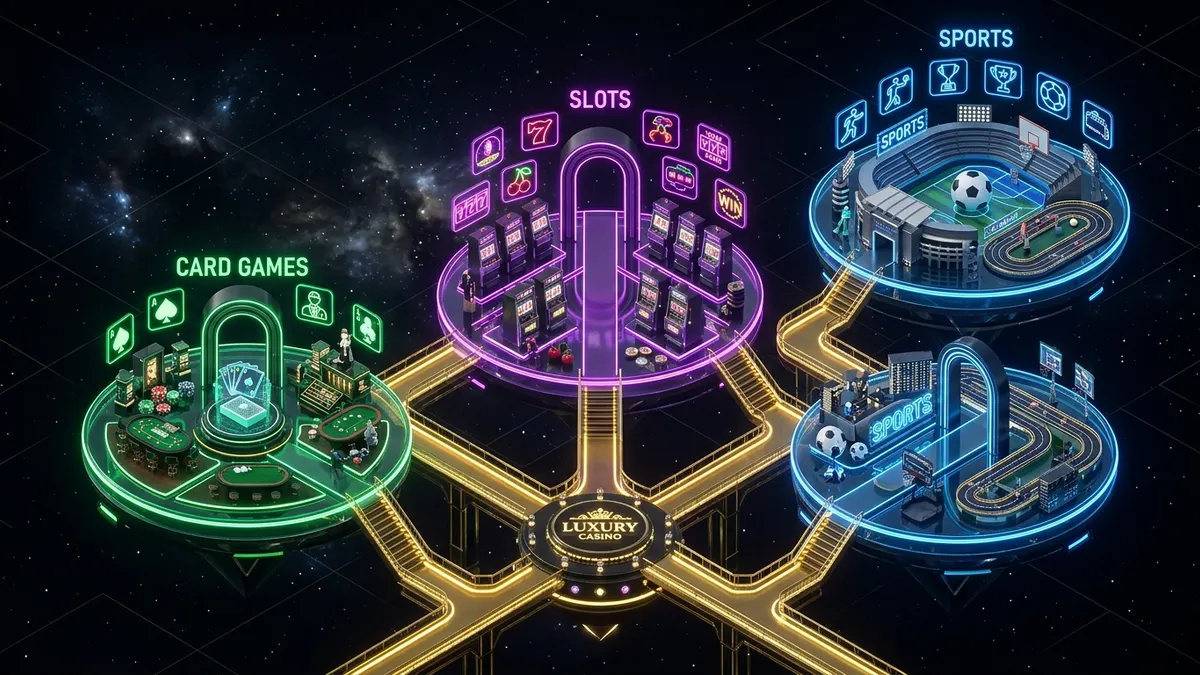Choose the Sports heading above the stadium
1200x675 pixels.
pyautogui.click(x=975, y=39)
